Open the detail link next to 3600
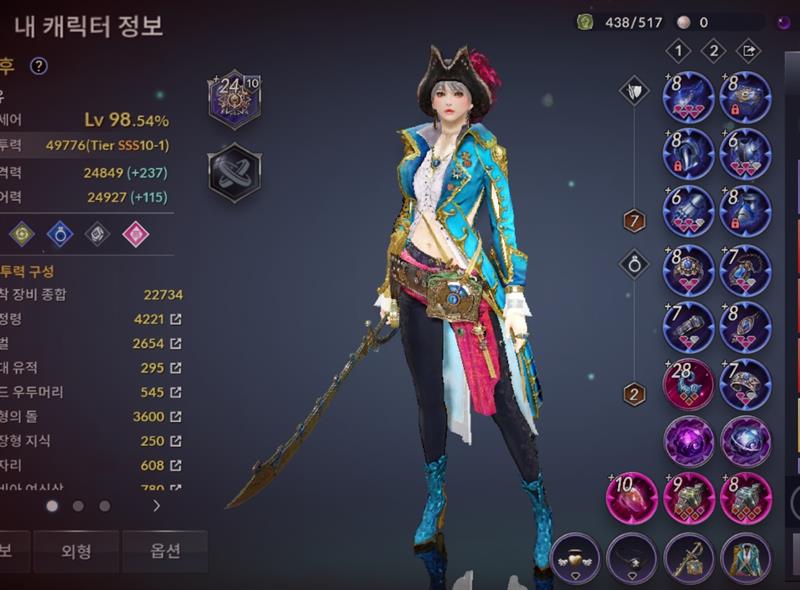This screenshot has width=800, height=590. pos(176,416)
